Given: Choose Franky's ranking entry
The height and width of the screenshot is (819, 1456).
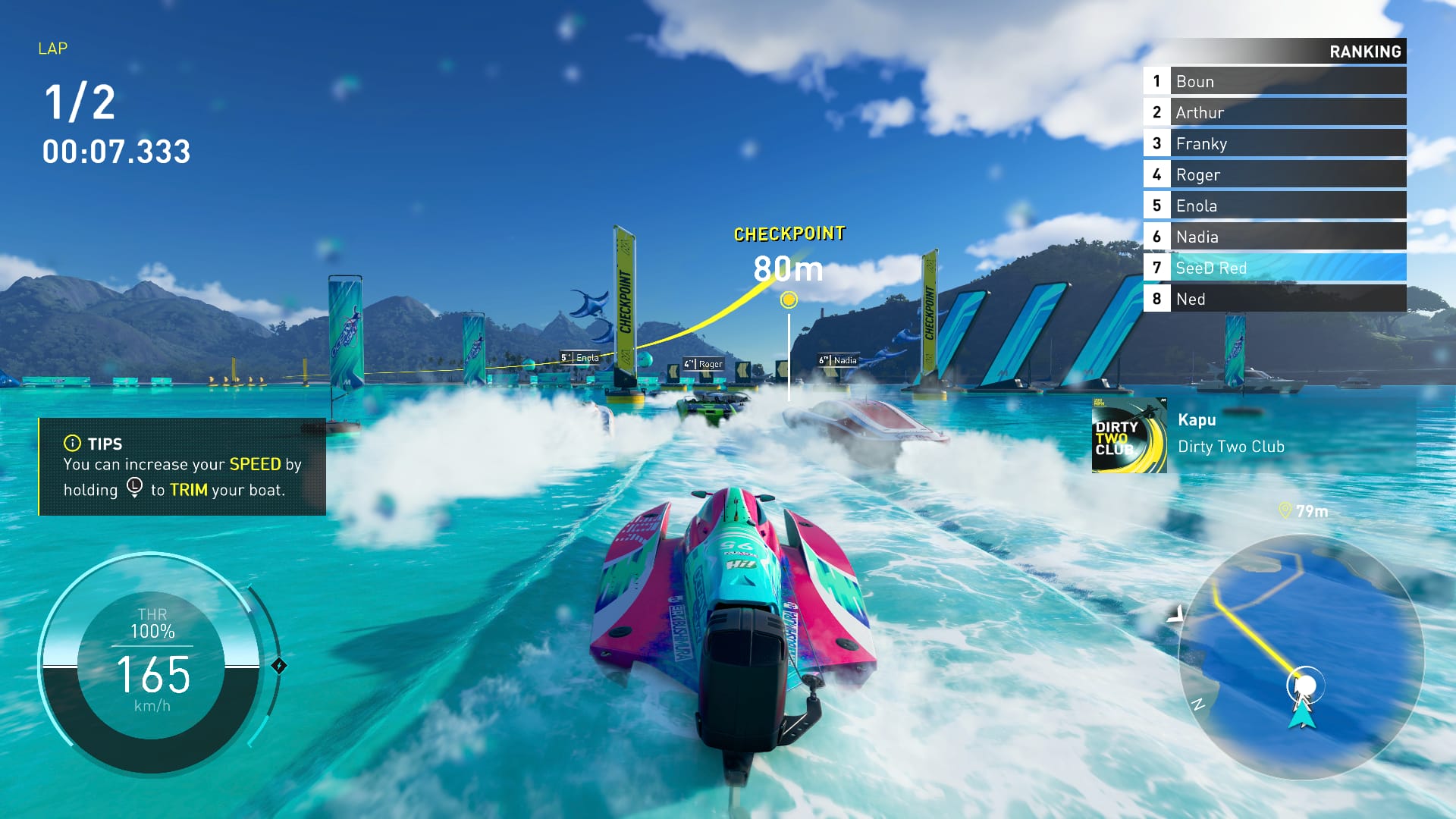Looking at the screenshot, I should (x=1274, y=143).
